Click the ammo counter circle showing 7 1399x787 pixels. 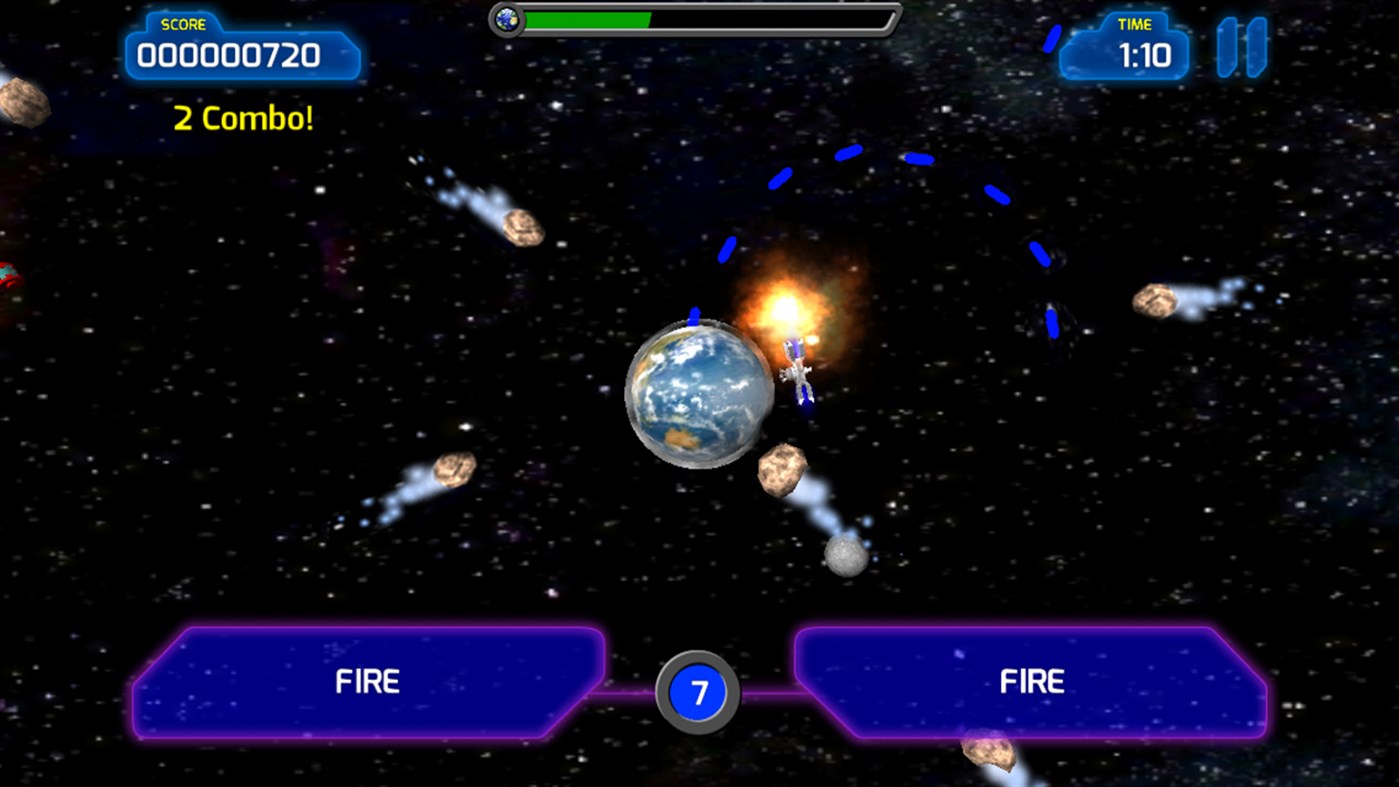(698, 692)
